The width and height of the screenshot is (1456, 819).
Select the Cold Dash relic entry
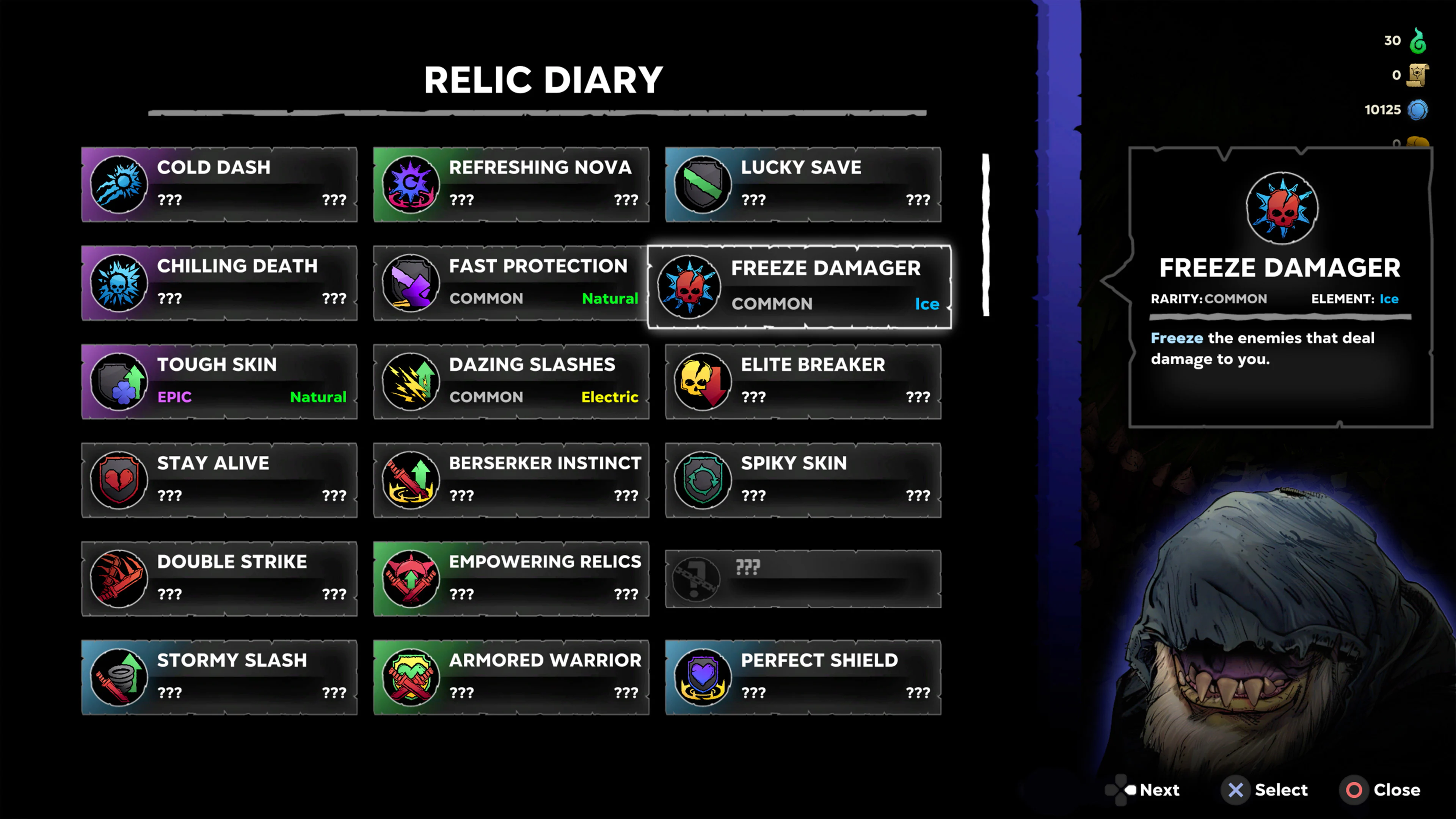[x=219, y=184]
